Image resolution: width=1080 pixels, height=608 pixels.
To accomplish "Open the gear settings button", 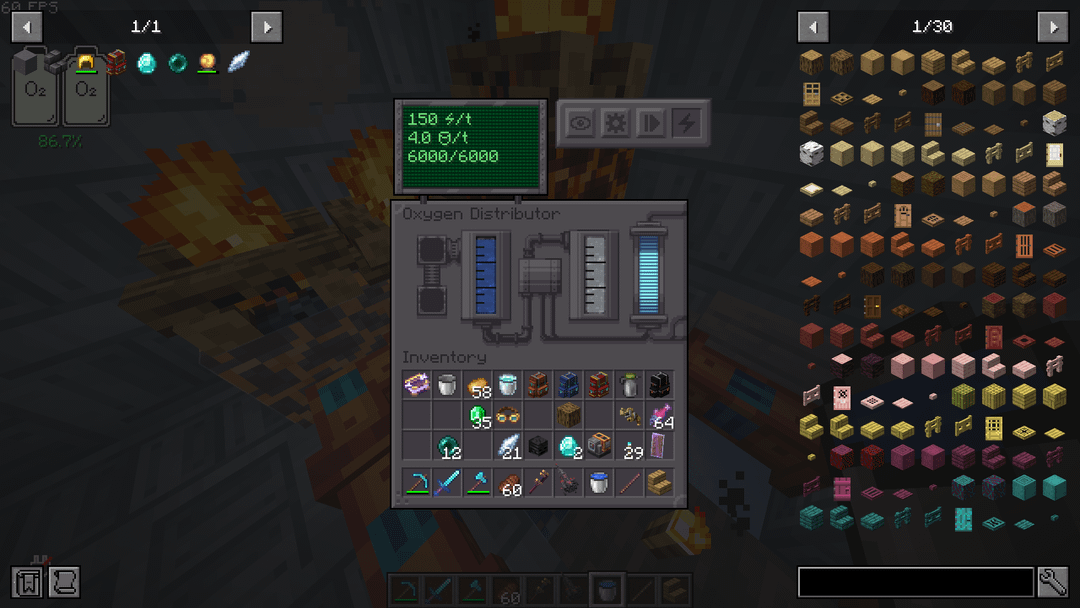I will click(615, 123).
